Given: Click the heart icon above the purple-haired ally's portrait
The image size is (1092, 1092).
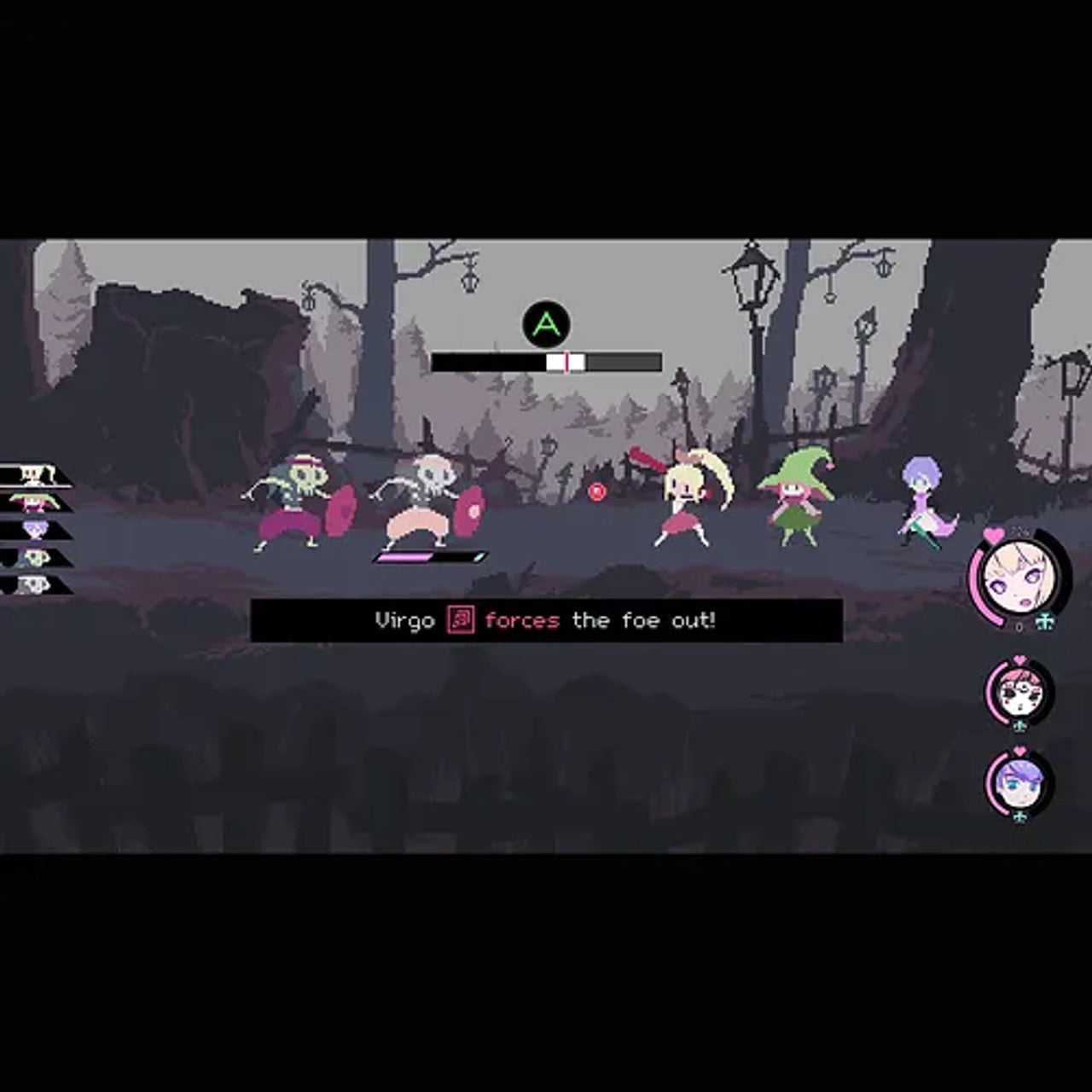Looking at the screenshot, I should [x=1020, y=749].
